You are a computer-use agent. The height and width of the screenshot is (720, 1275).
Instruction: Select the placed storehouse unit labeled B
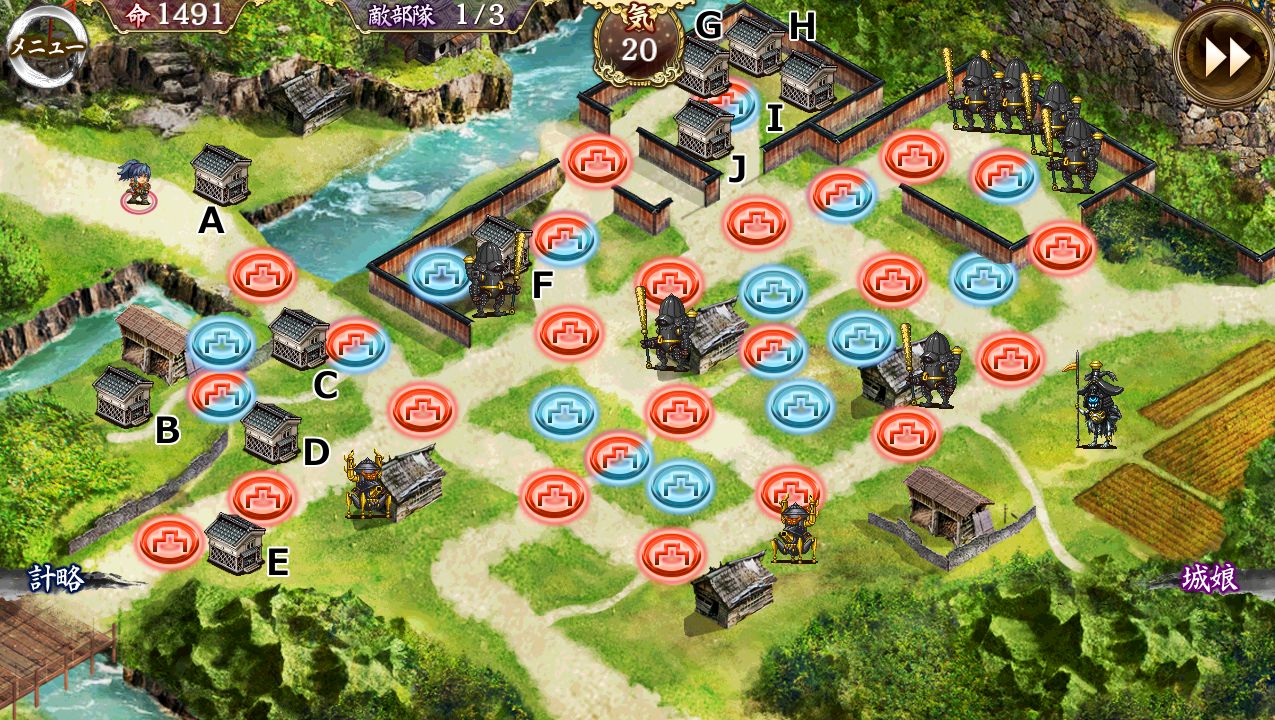pyautogui.click(x=124, y=396)
